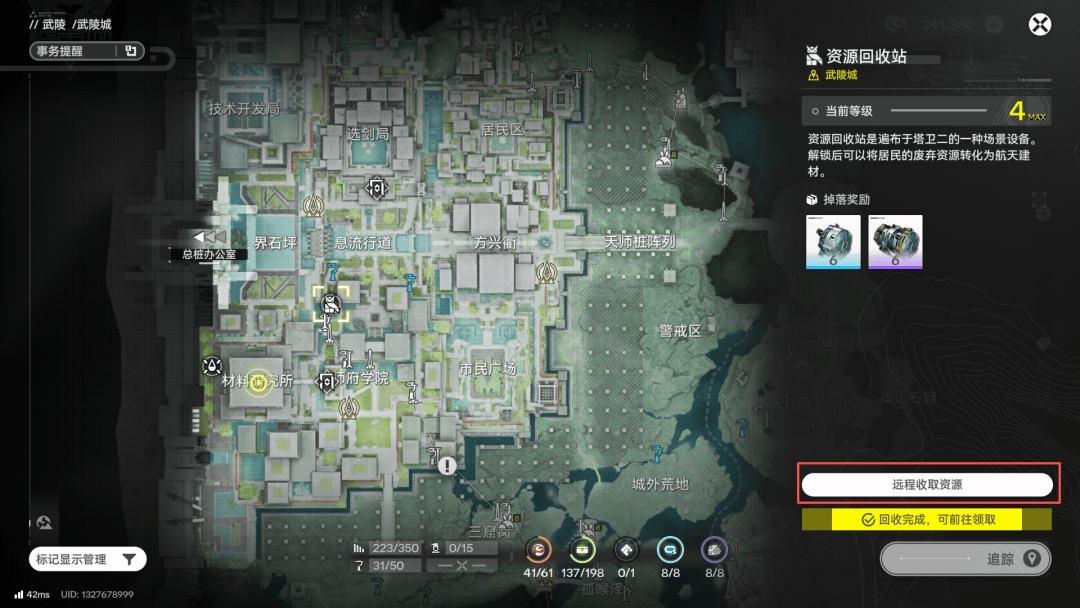Click the purple-ringed counter icon showing 8/8
Screen dimensions: 1080x608
pos(714,549)
